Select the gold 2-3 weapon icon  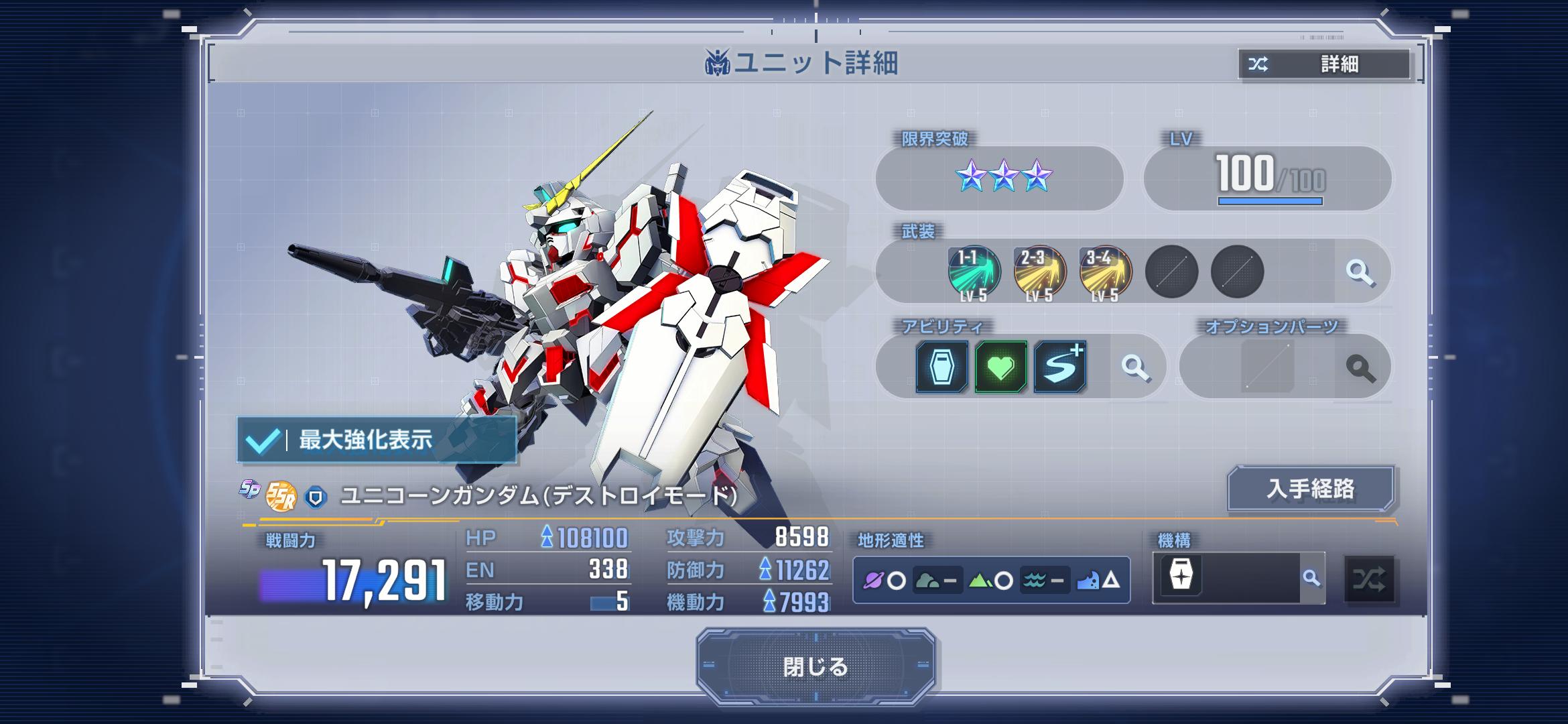pyautogui.click(x=1039, y=272)
